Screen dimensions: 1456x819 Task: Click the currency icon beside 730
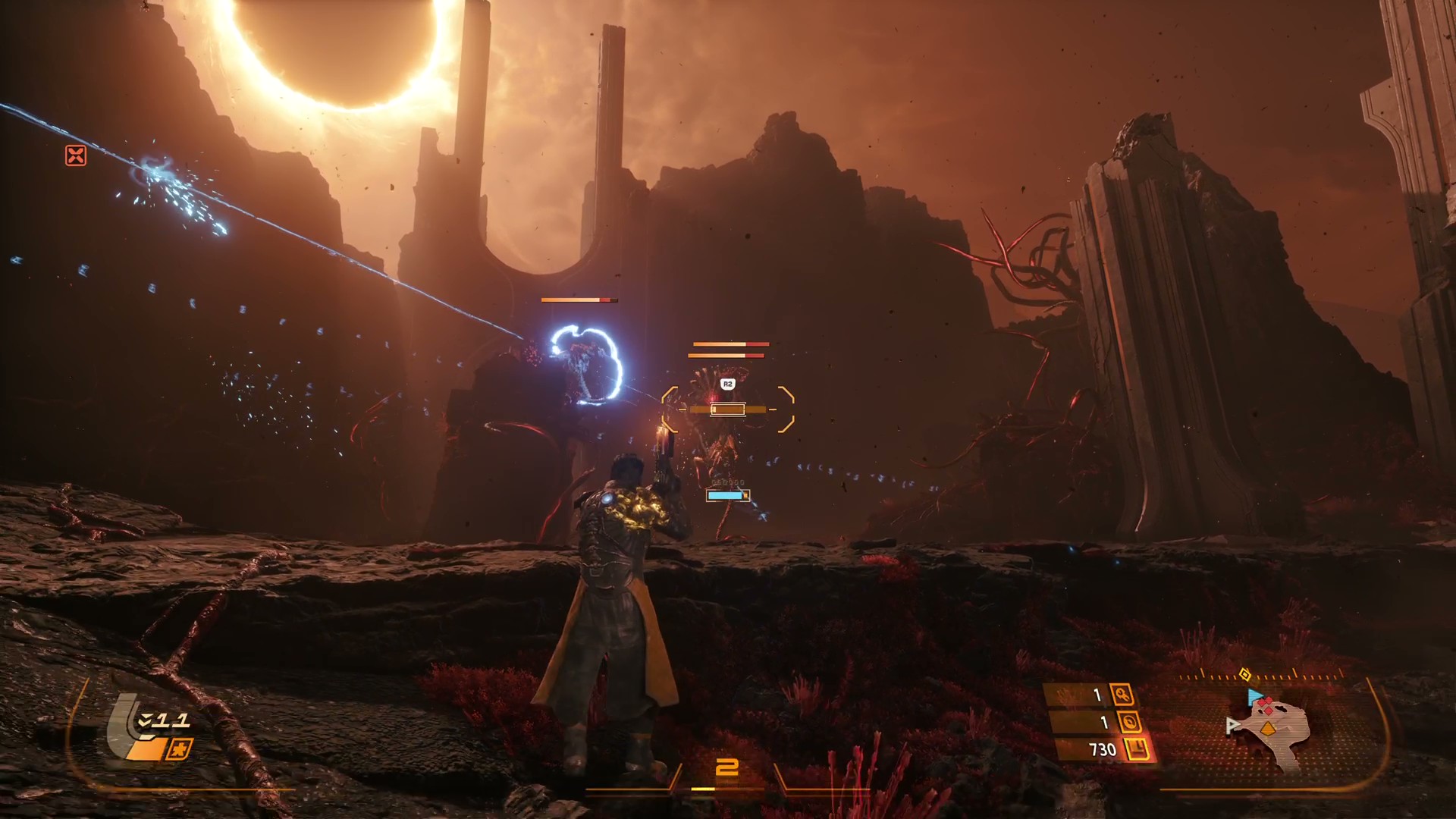click(1136, 750)
